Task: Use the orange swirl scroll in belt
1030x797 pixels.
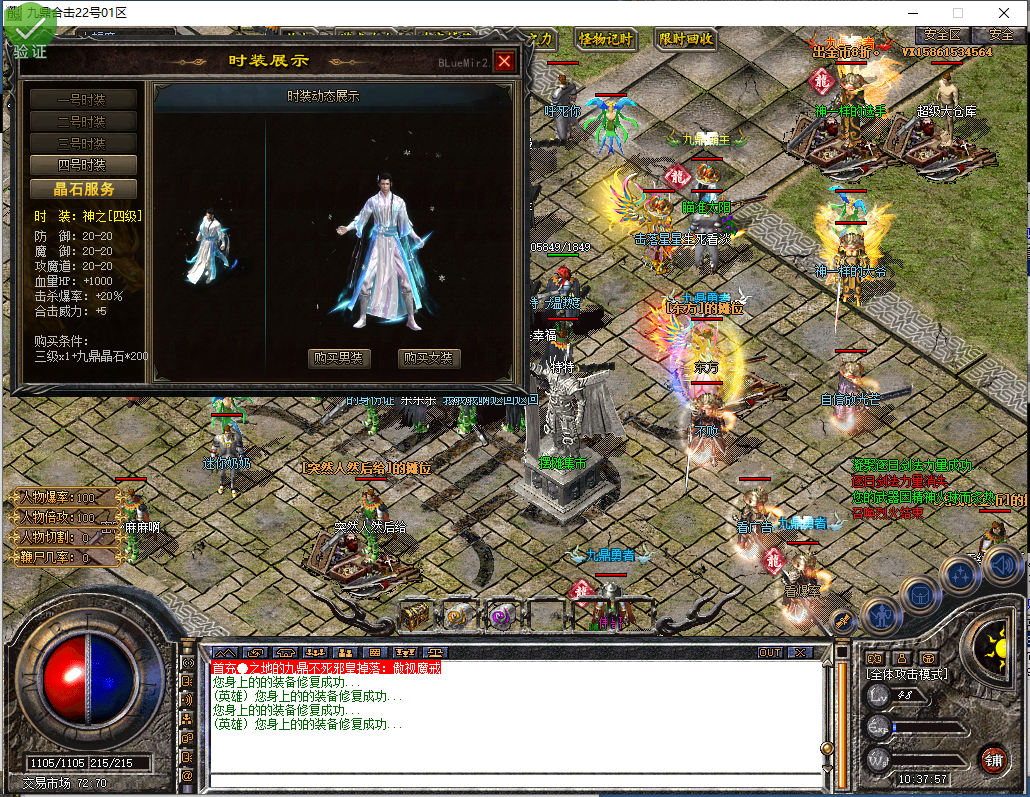Action: click(x=458, y=617)
